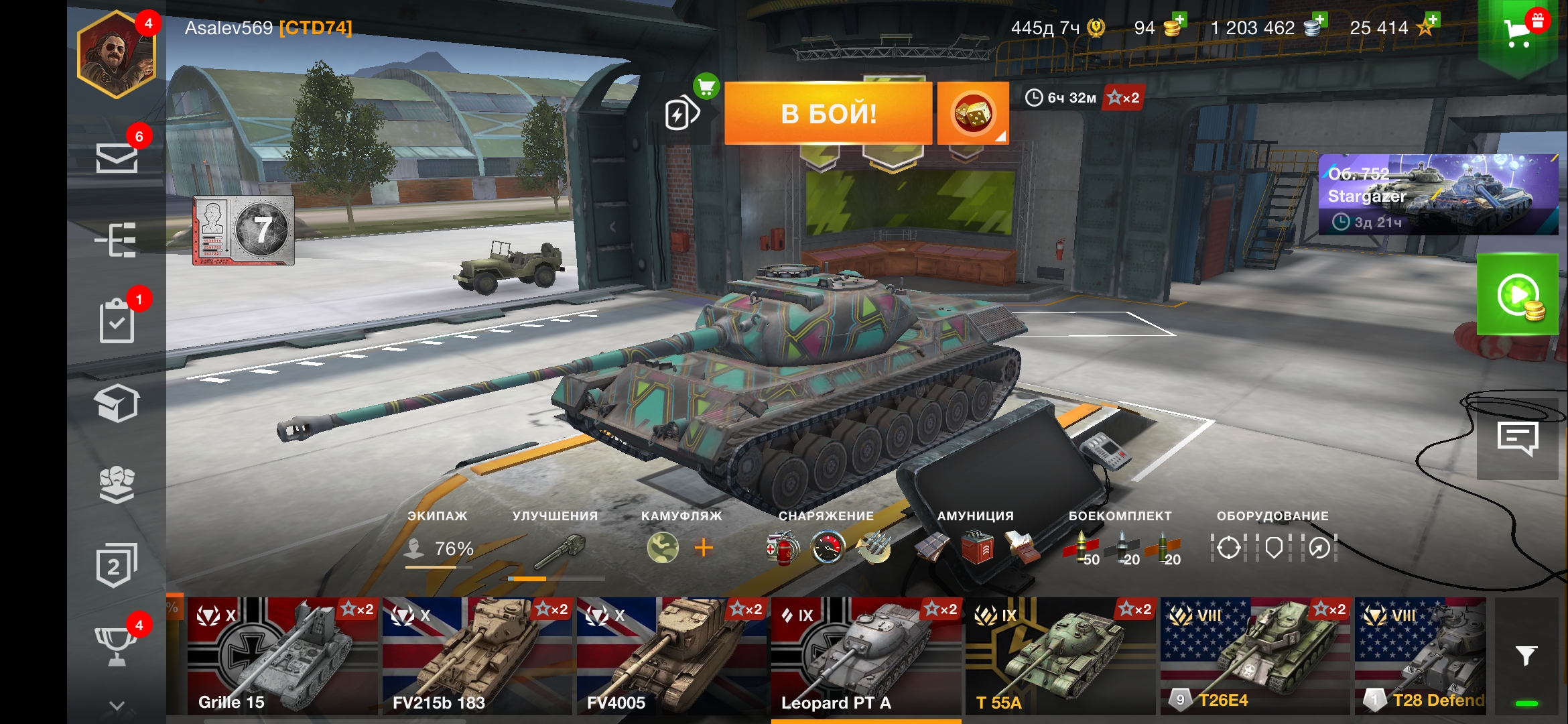Open the dice game mode selector
Image resolution: width=1568 pixels, height=724 pixels.
click(973, 113)
